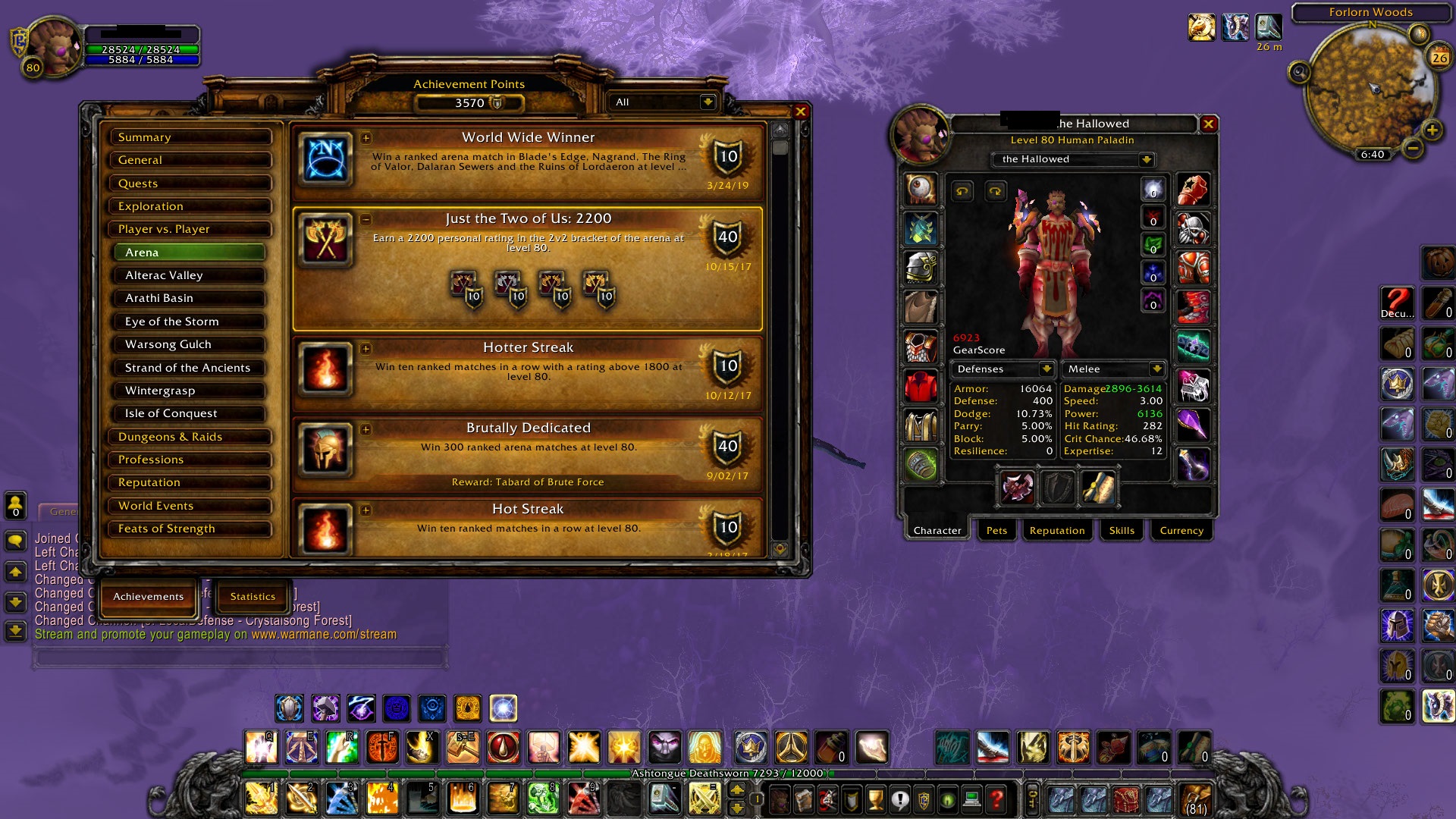Open the All achievements filter dropdown
The width and height of the screenshot is (1456, 819).
point(658,102)
